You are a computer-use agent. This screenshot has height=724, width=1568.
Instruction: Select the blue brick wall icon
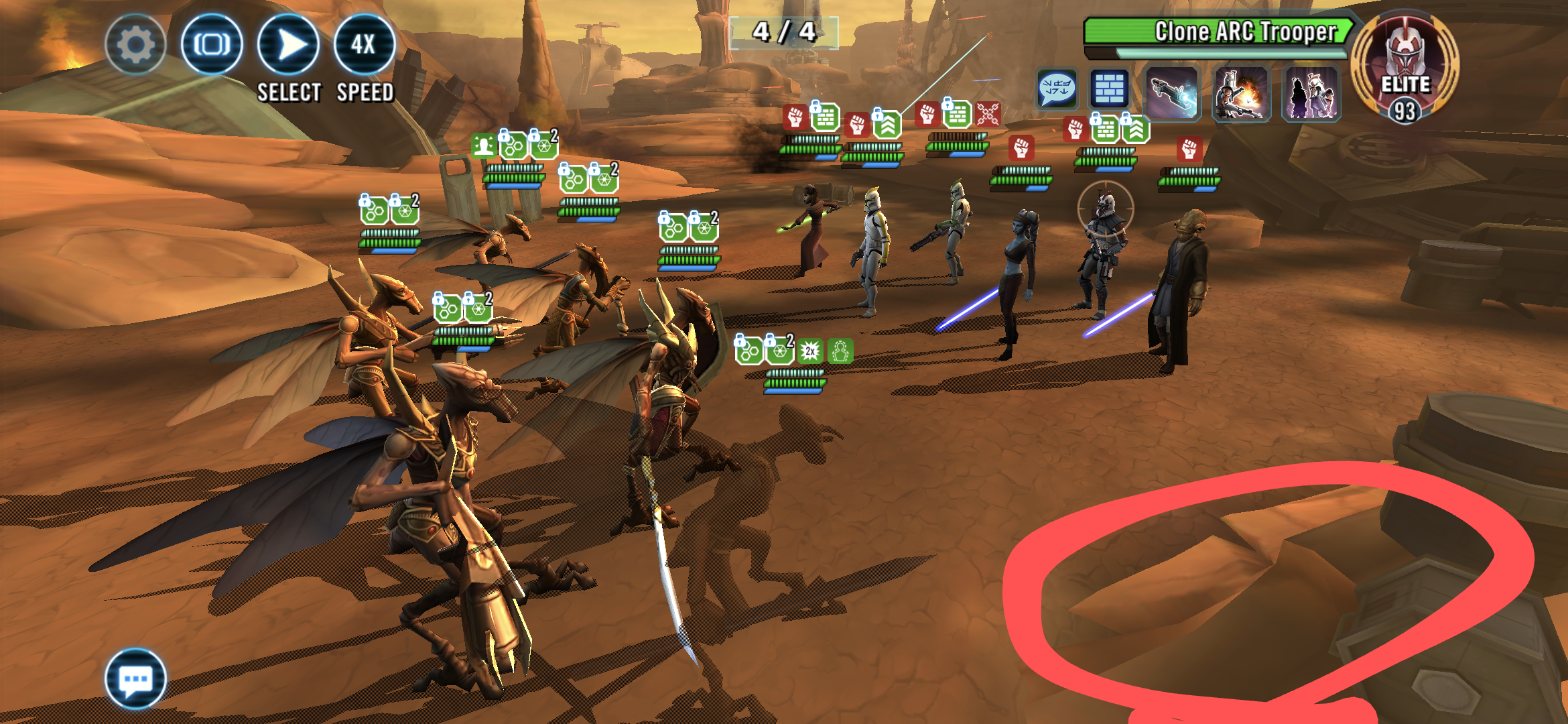1110,89
